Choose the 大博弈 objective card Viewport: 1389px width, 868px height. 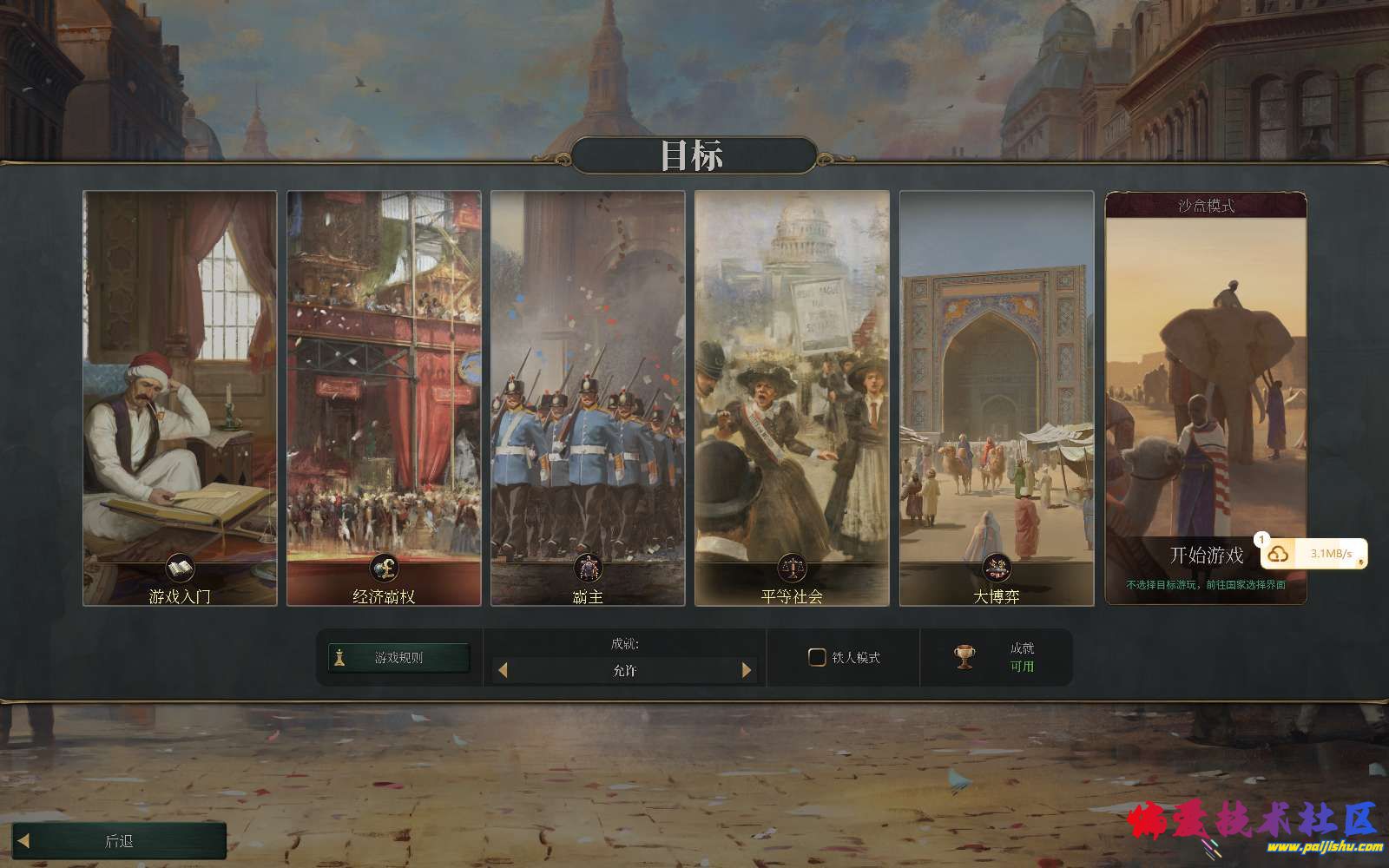click(x=996, y=398)
